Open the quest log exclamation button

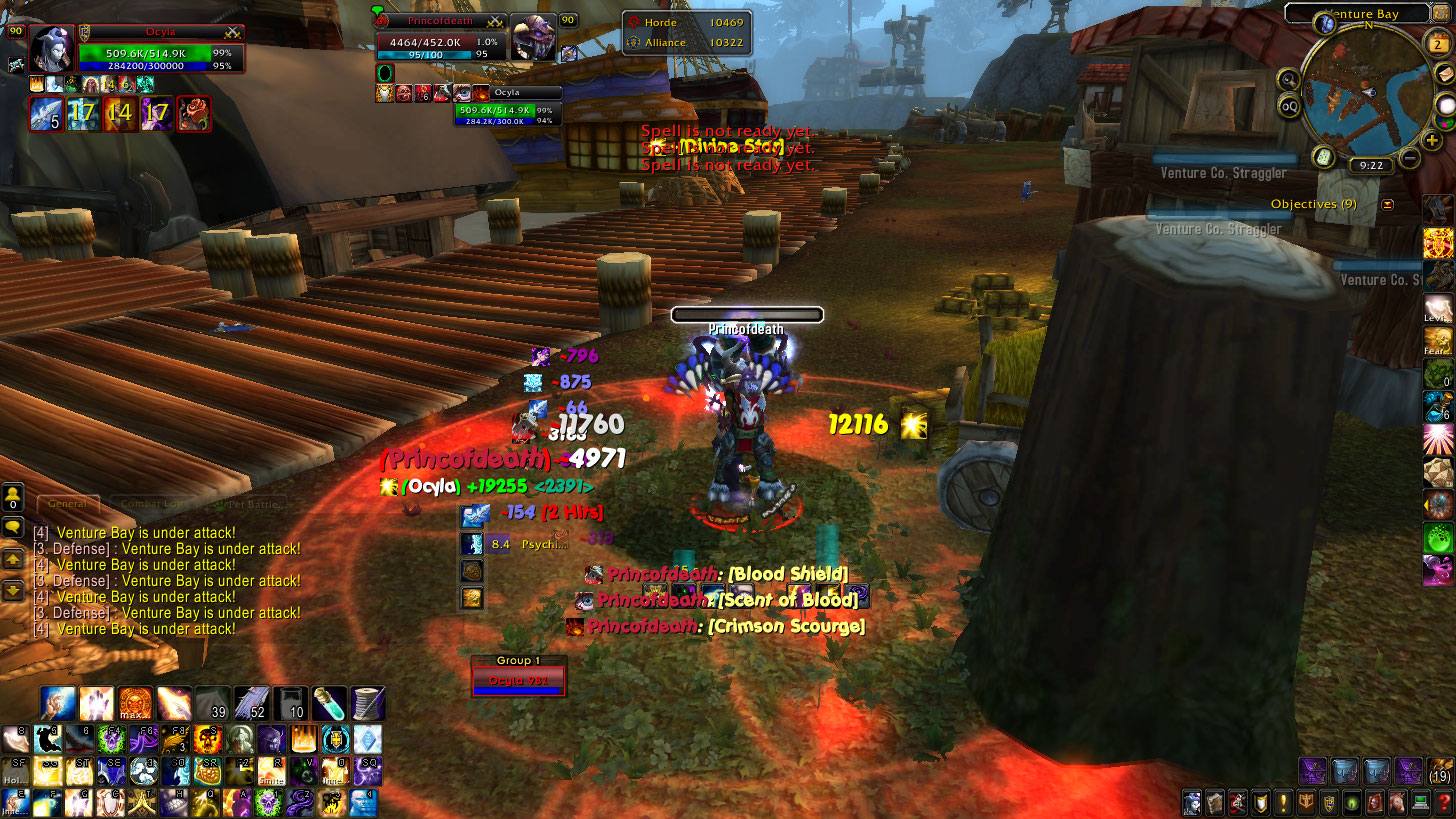[1283, 802]
